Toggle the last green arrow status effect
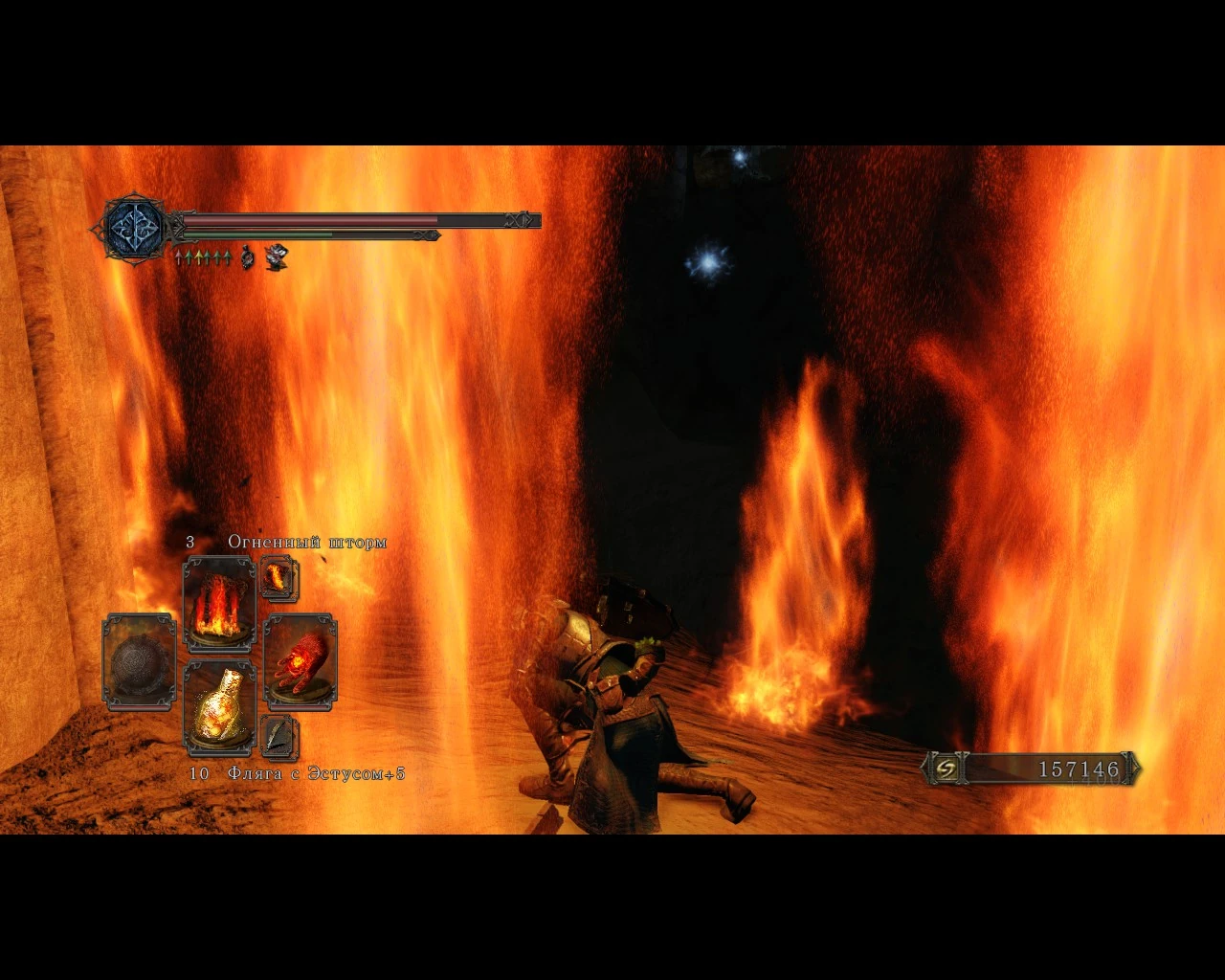 [227, 256]
